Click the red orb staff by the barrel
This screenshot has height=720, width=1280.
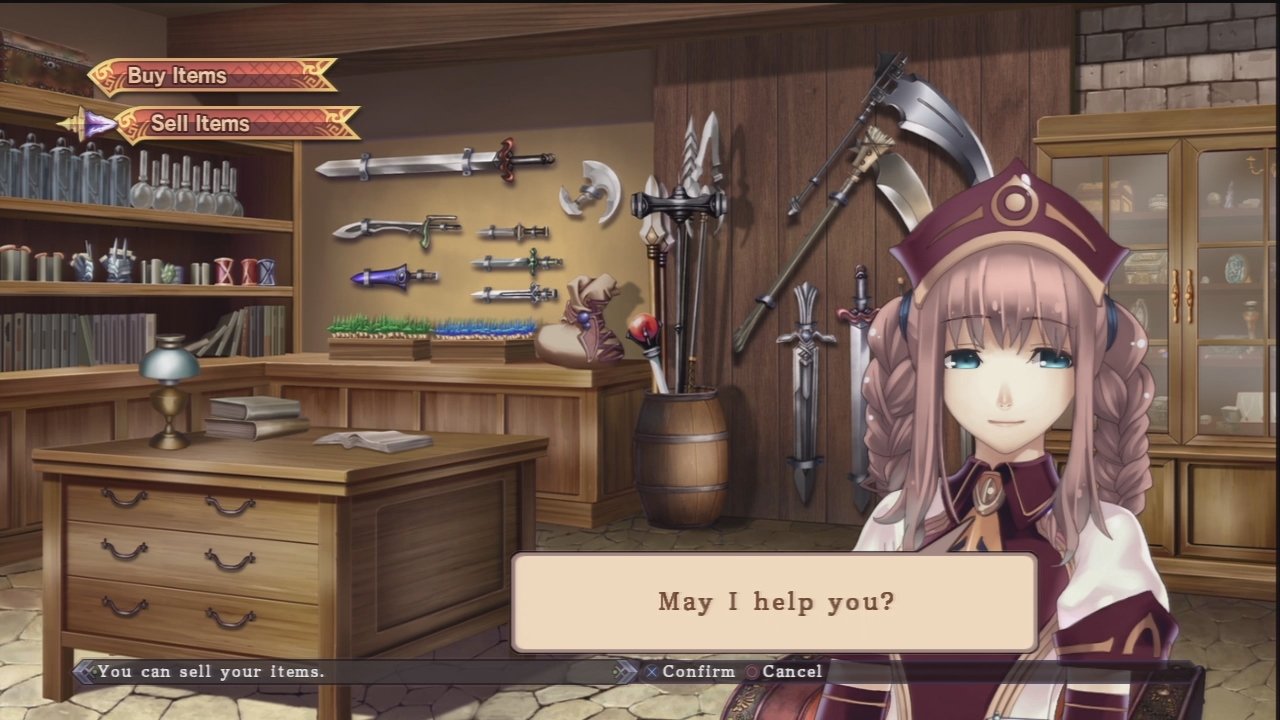click(x=643, y=330)
